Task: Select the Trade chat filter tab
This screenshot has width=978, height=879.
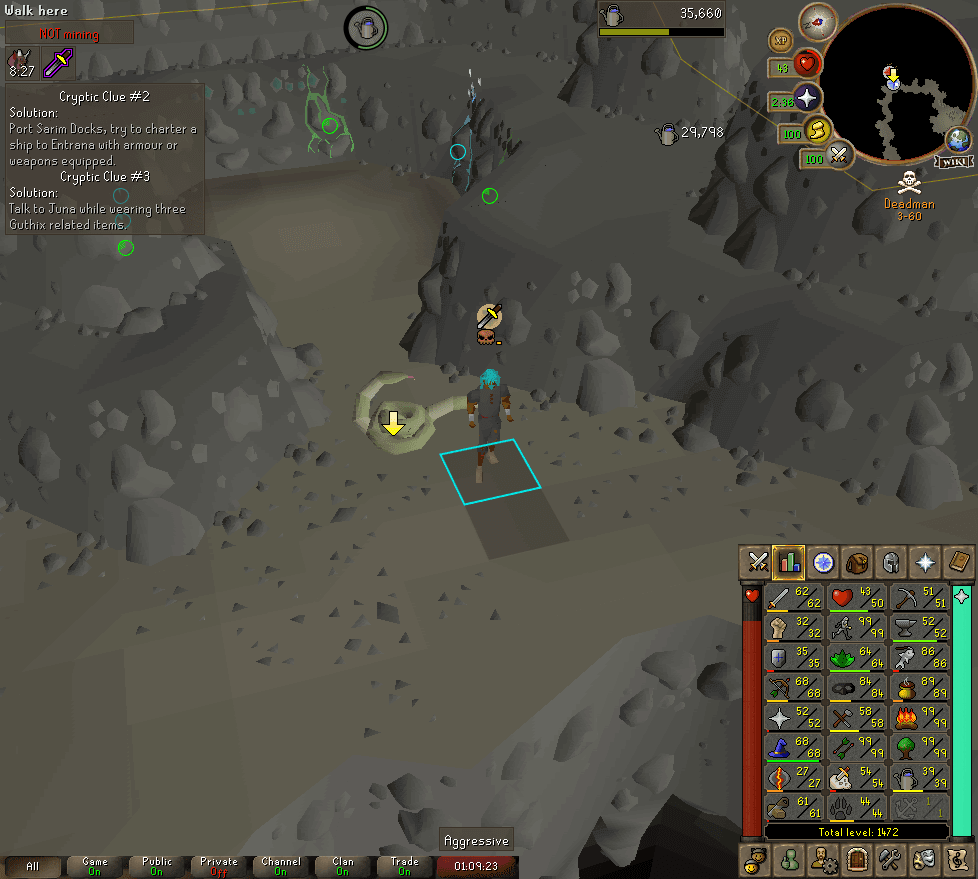Action: click(x=404, y=866)
